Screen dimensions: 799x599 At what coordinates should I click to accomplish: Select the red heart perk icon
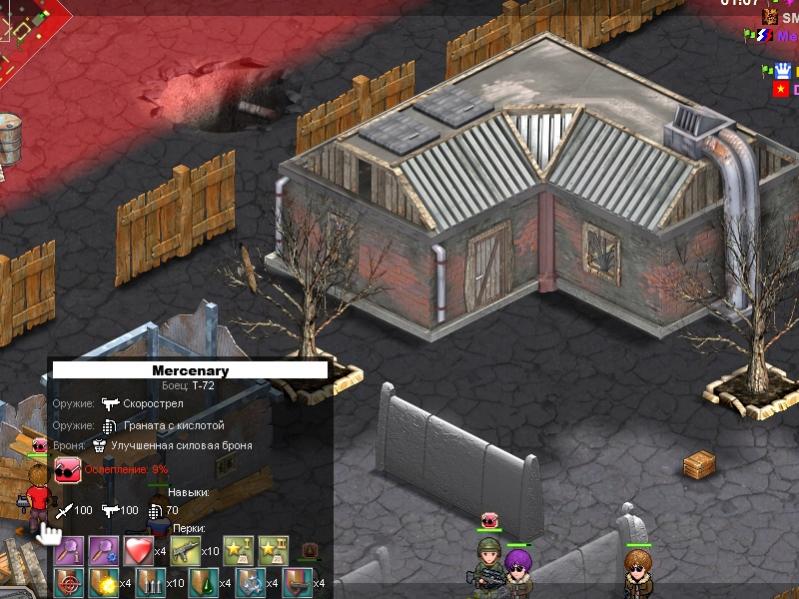[137, 550]
